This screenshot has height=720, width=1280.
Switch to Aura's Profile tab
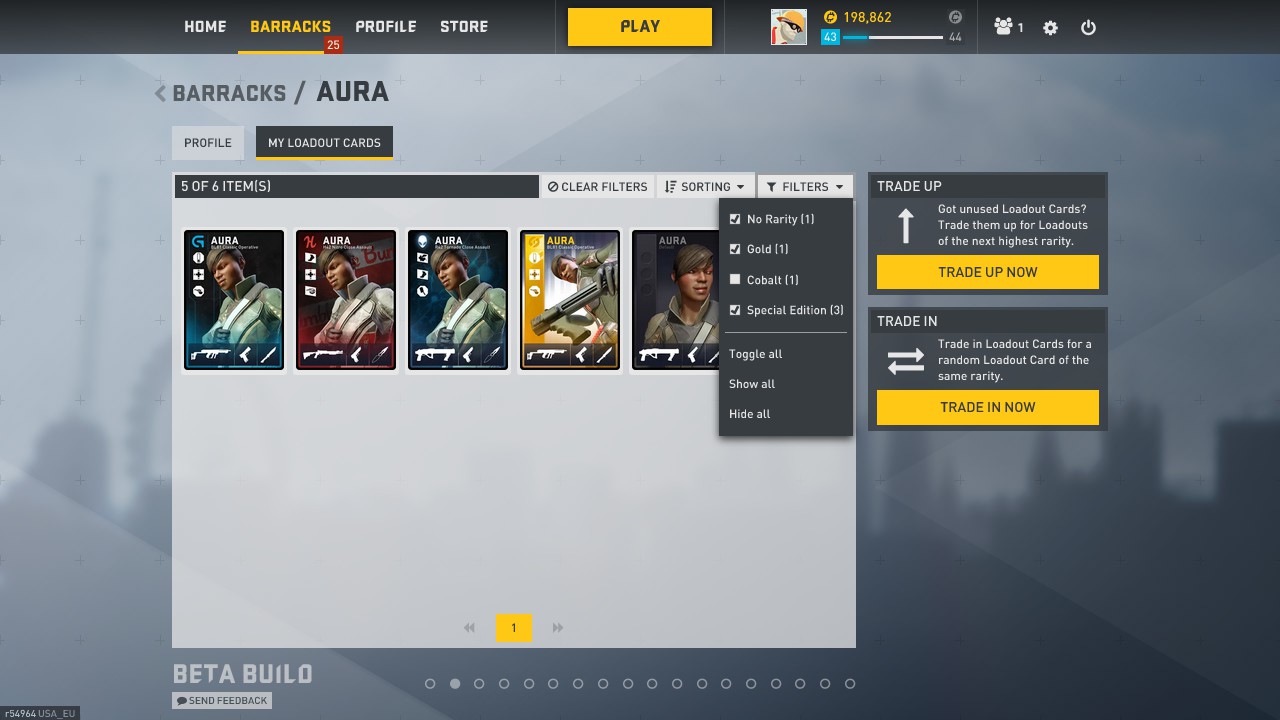point(208,143)
